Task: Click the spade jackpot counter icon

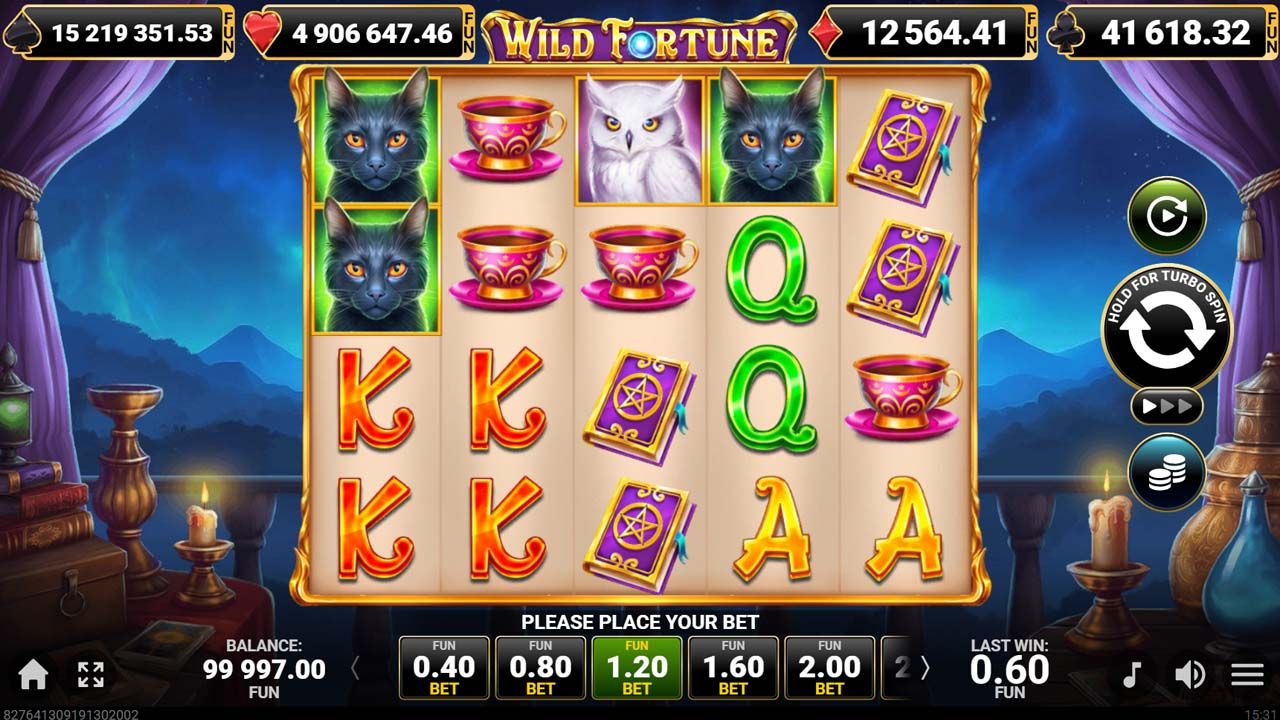Action: [24, 31]
